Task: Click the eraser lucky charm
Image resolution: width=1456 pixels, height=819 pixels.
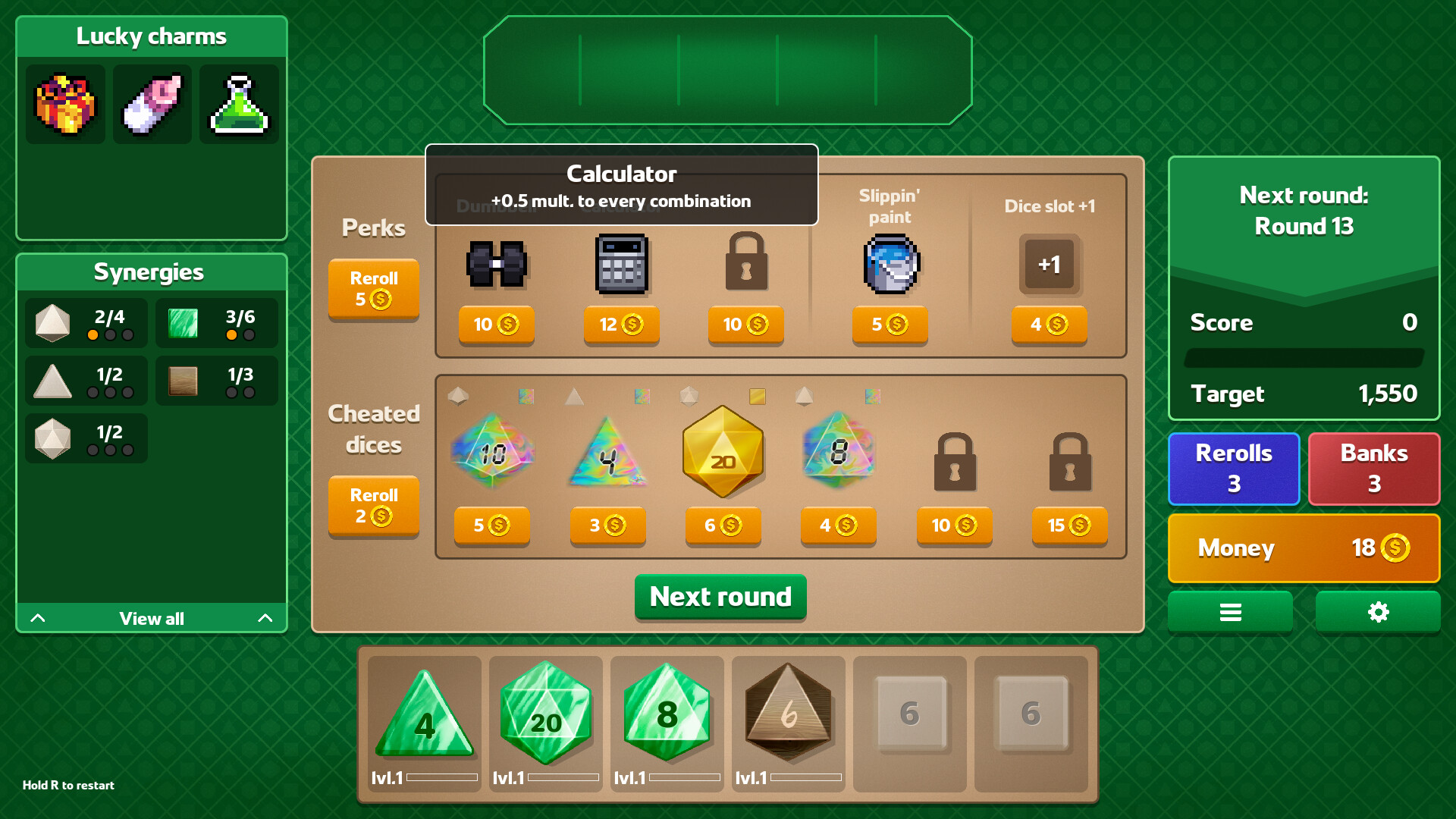Action: pyautogui.click(x=152, y=104)
